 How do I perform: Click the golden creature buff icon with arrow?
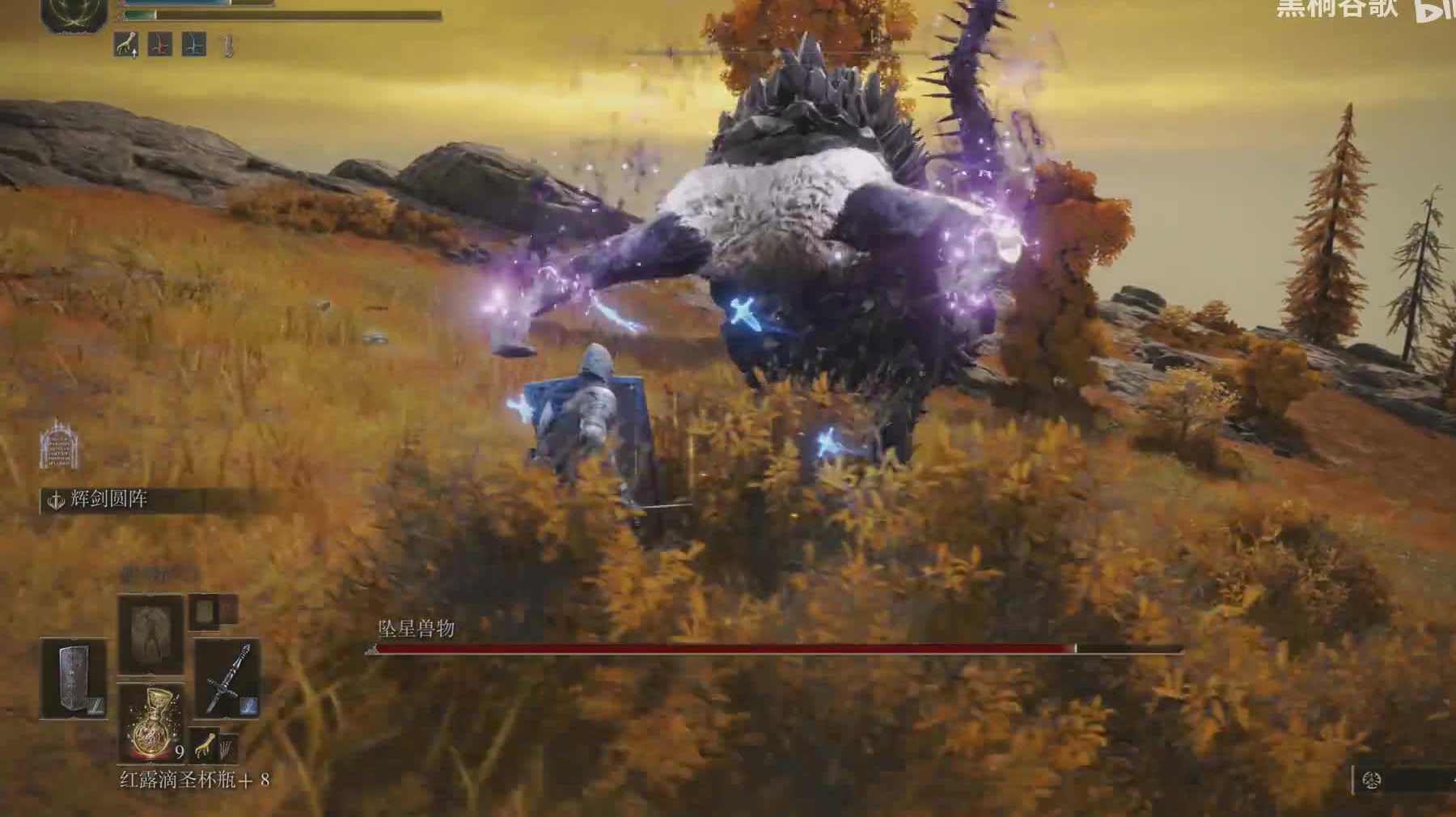[126, 44]
